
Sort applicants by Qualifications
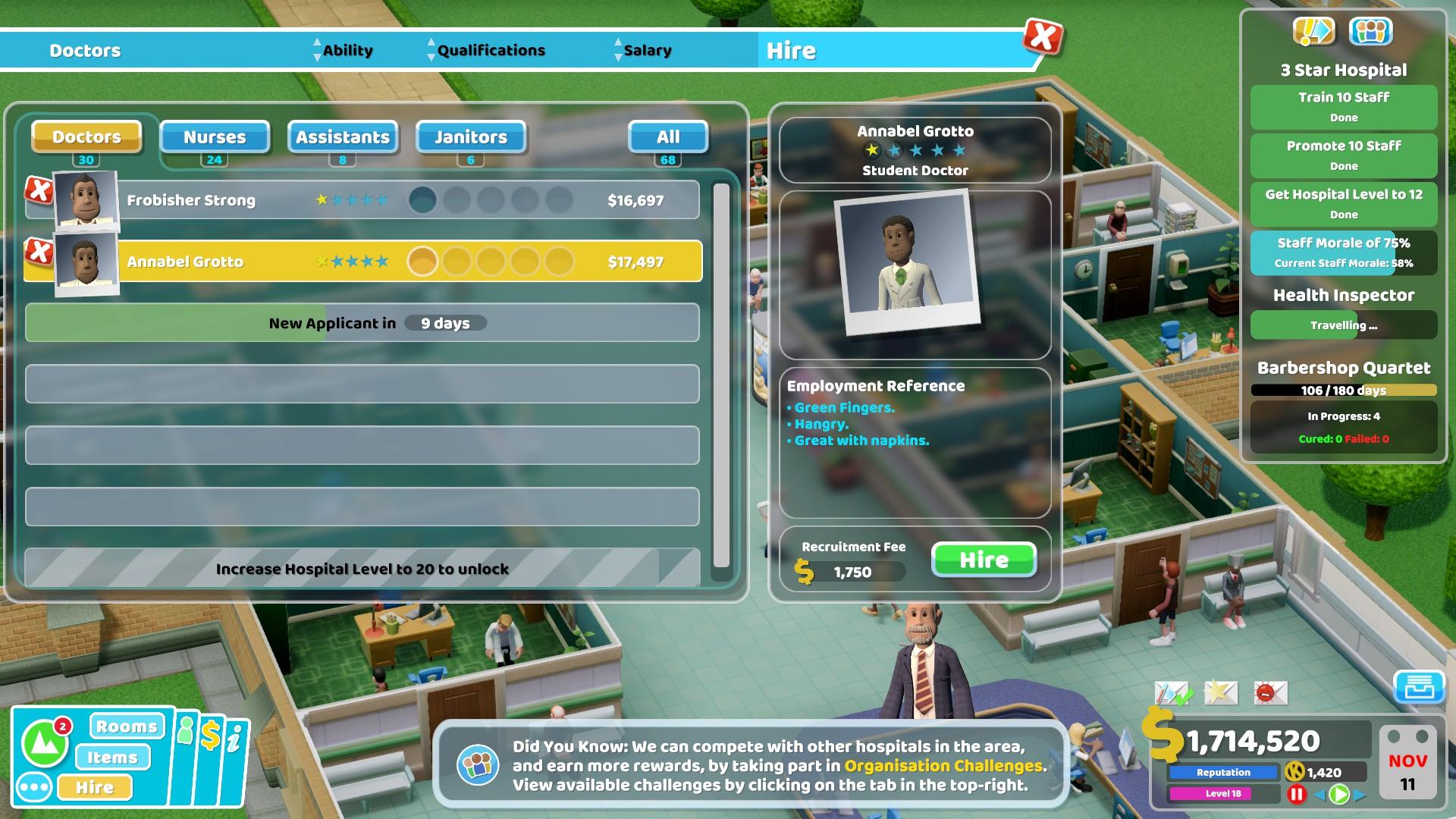(491, 51)
